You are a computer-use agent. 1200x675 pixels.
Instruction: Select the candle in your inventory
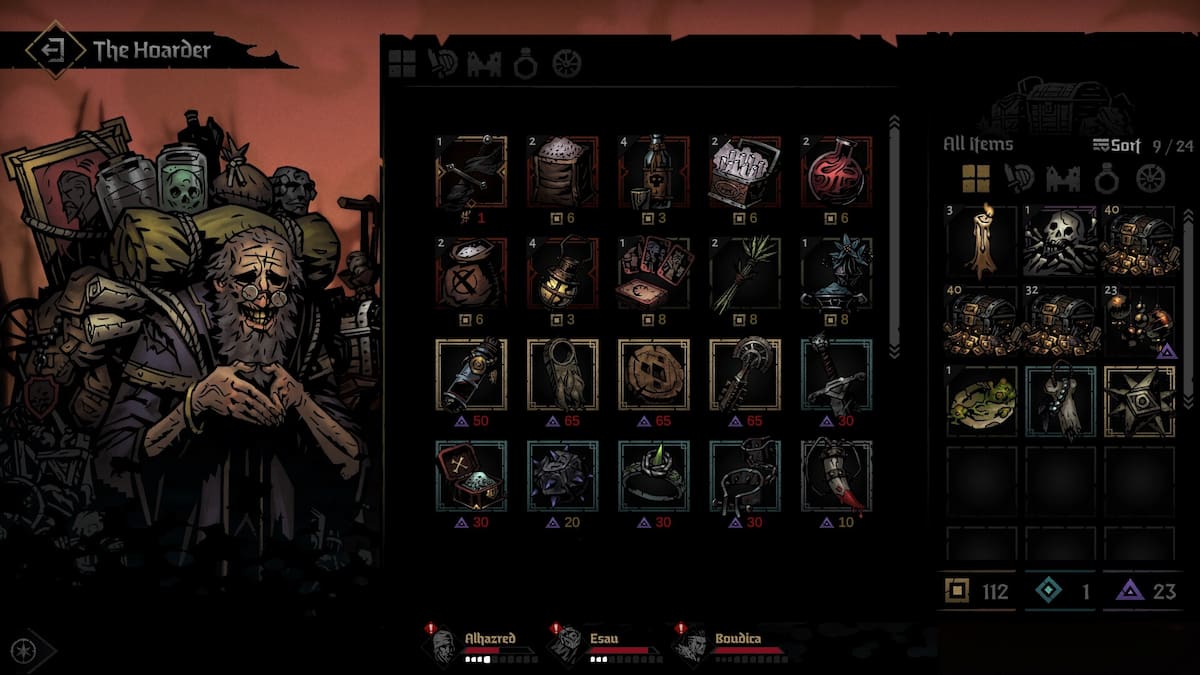(x=981, y=242)
